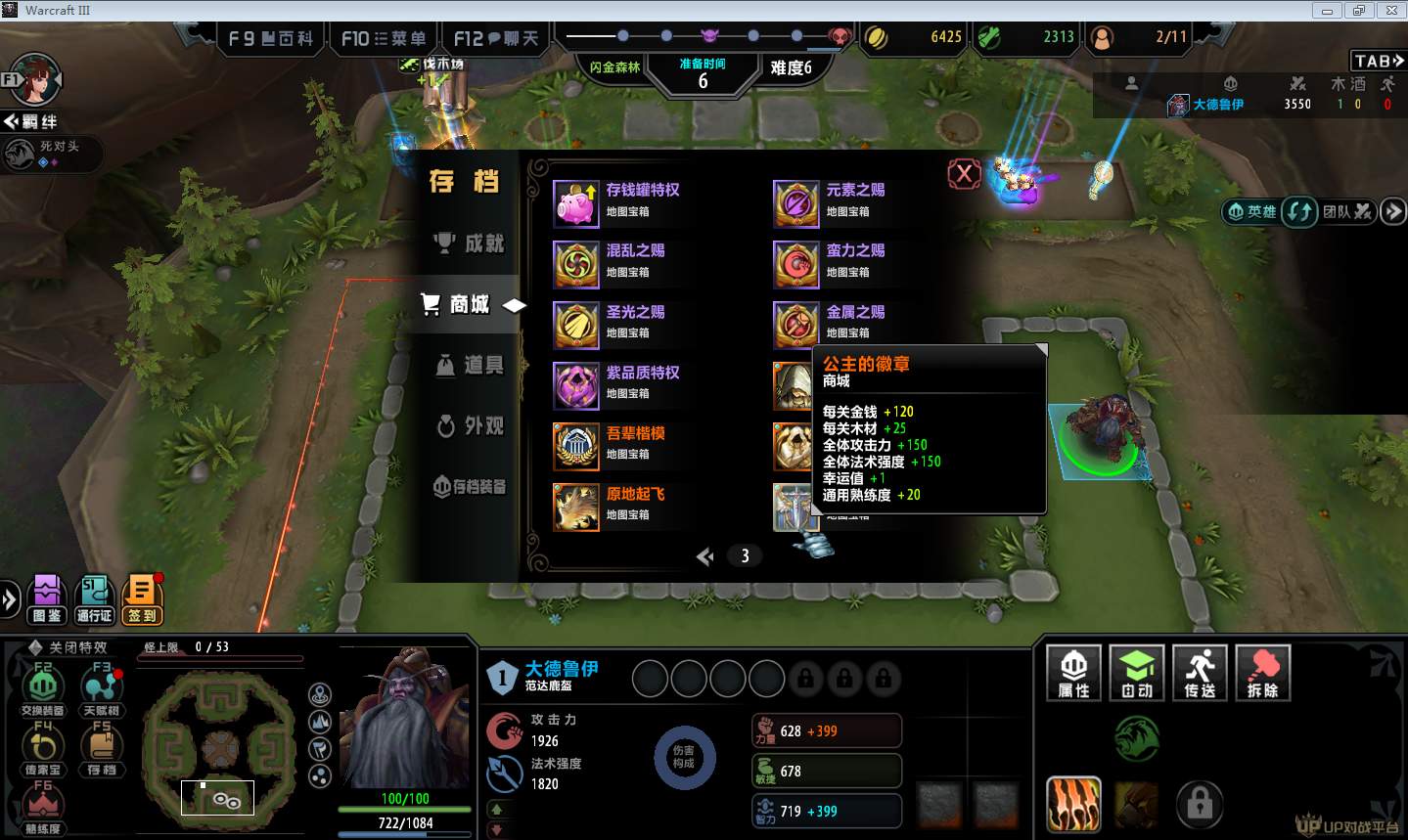Open the F9 百科 encyclopedia
Viewport: 1408px width, 840px height.
[271, 39]
